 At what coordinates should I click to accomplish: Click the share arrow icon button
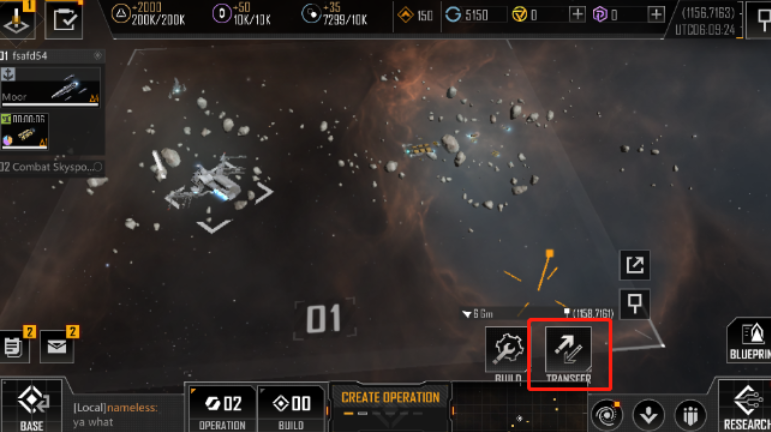(635, 265)
